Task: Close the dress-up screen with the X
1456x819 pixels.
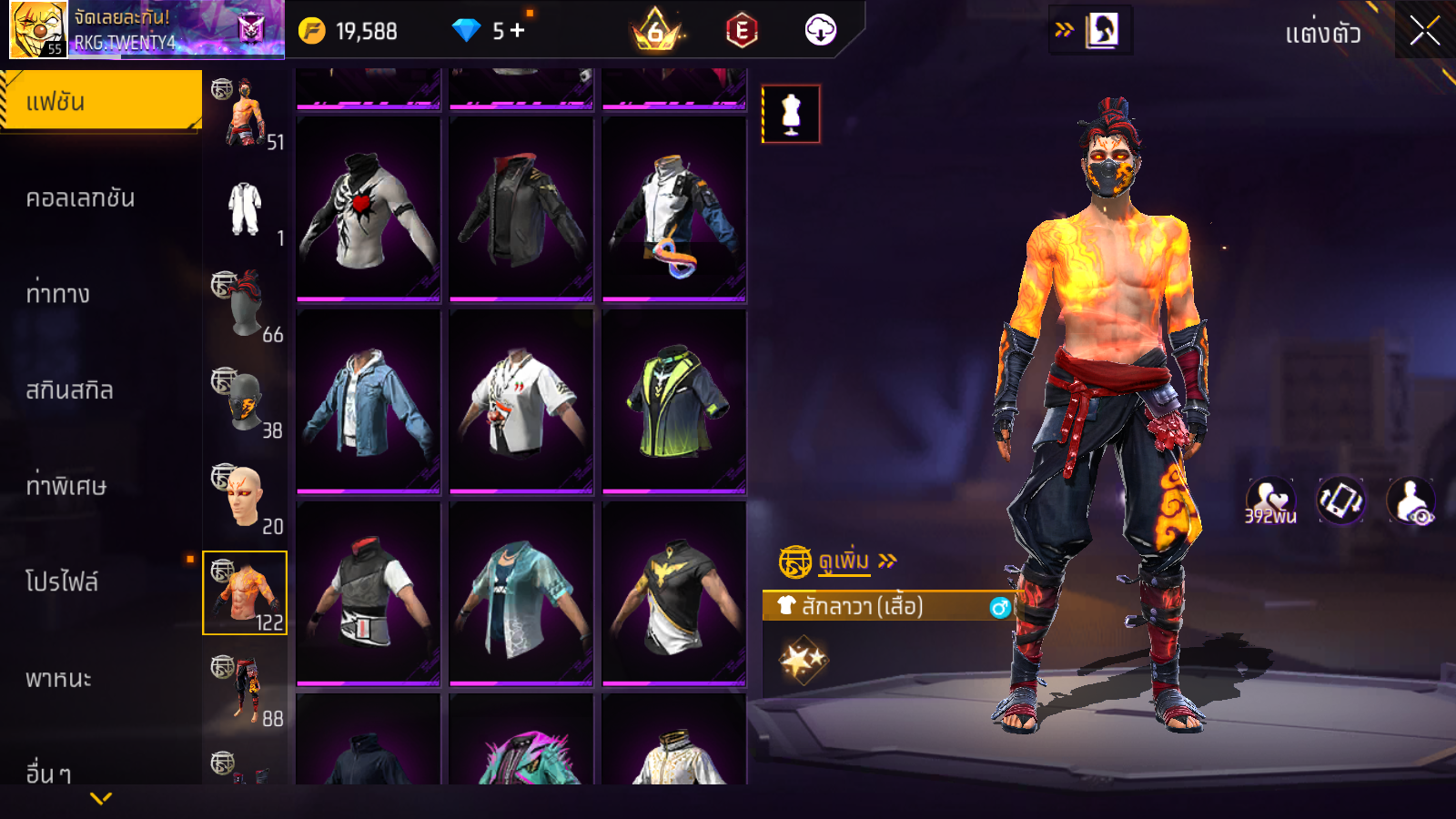Action: click(1424, 32)
